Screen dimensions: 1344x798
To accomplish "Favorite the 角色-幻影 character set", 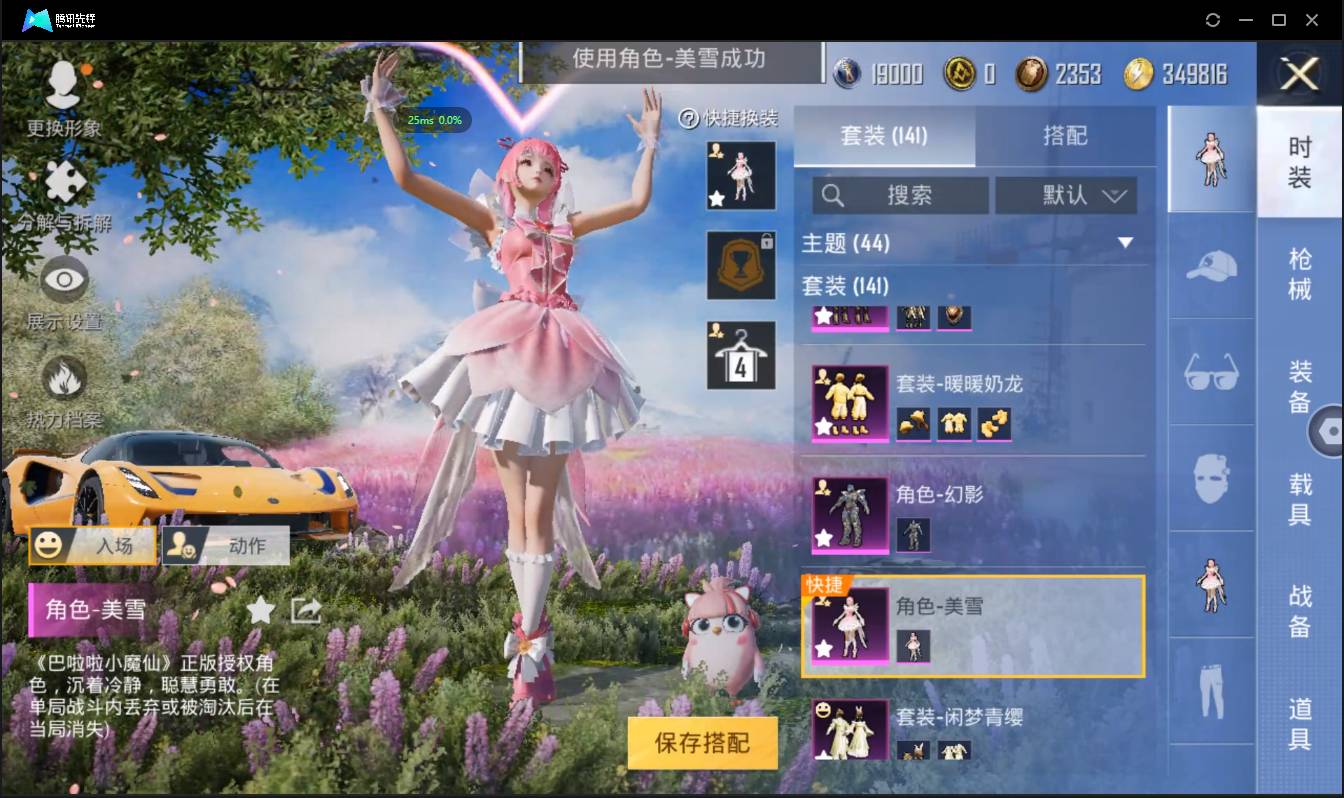I will (826, 537).
